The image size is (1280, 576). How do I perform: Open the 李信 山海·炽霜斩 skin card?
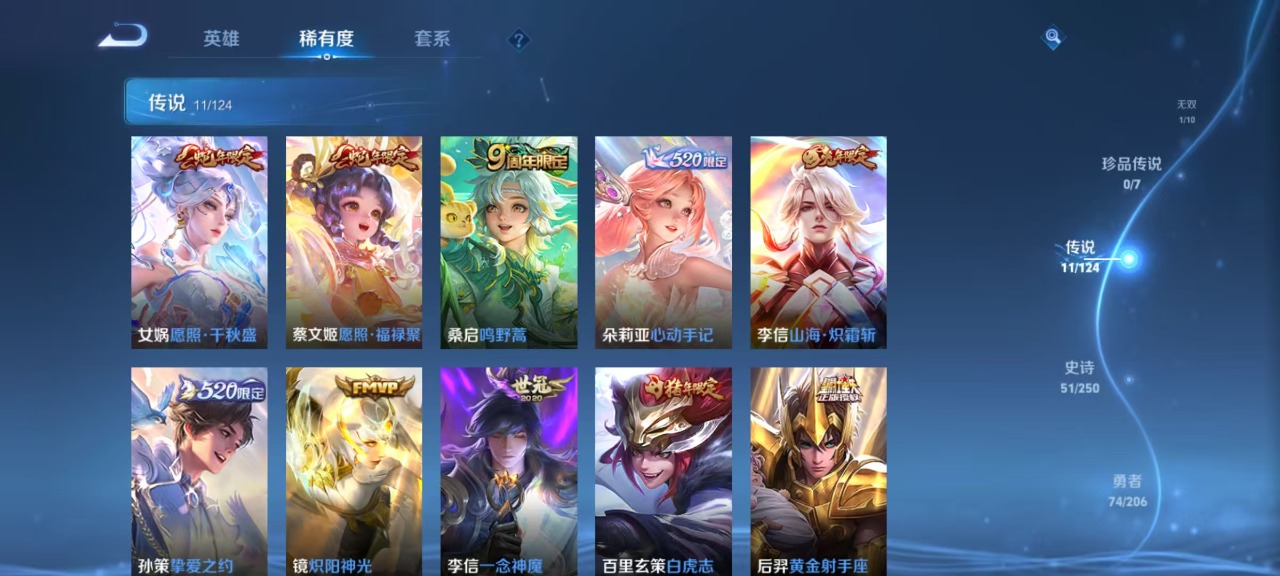818,242
